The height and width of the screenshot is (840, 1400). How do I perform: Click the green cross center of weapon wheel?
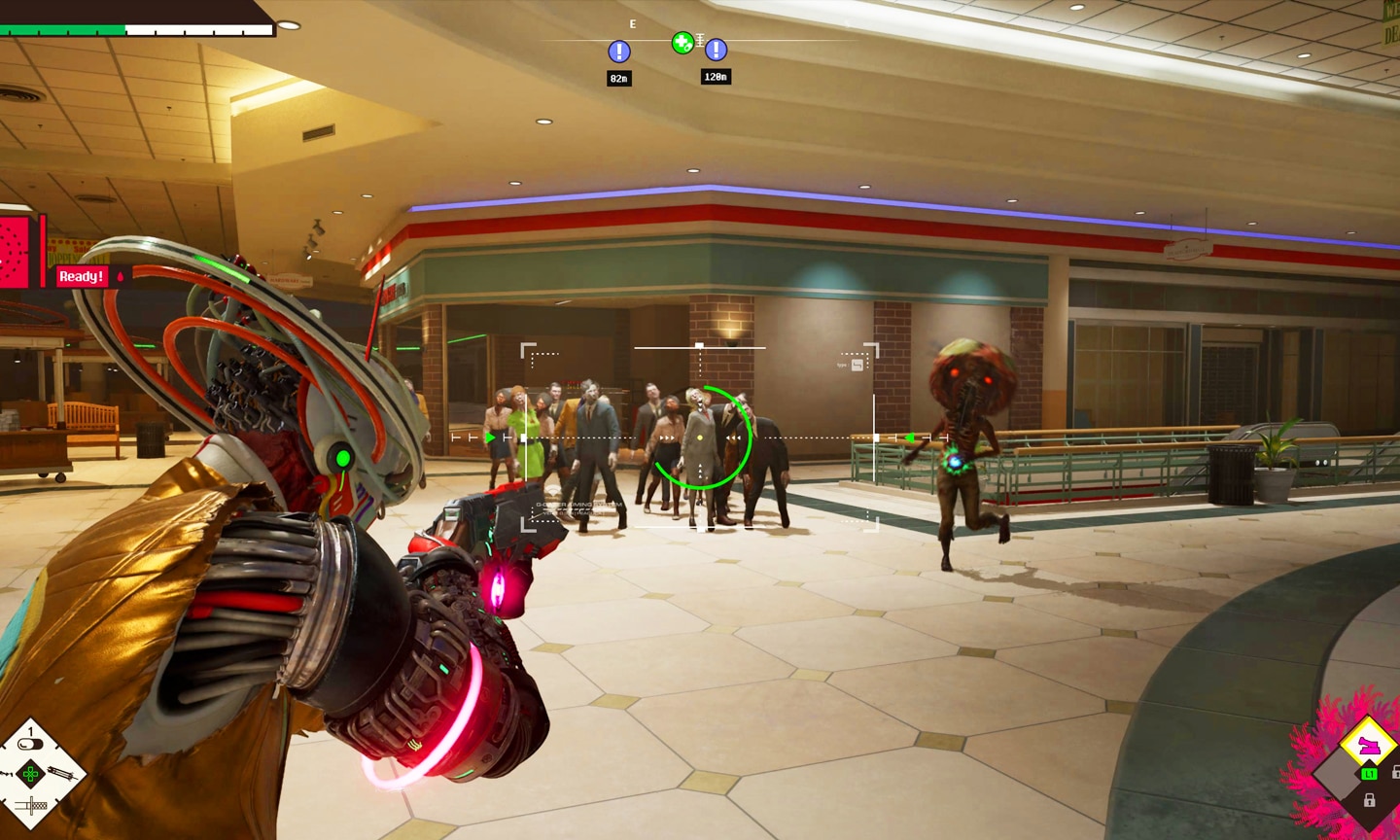pos(31,775)
